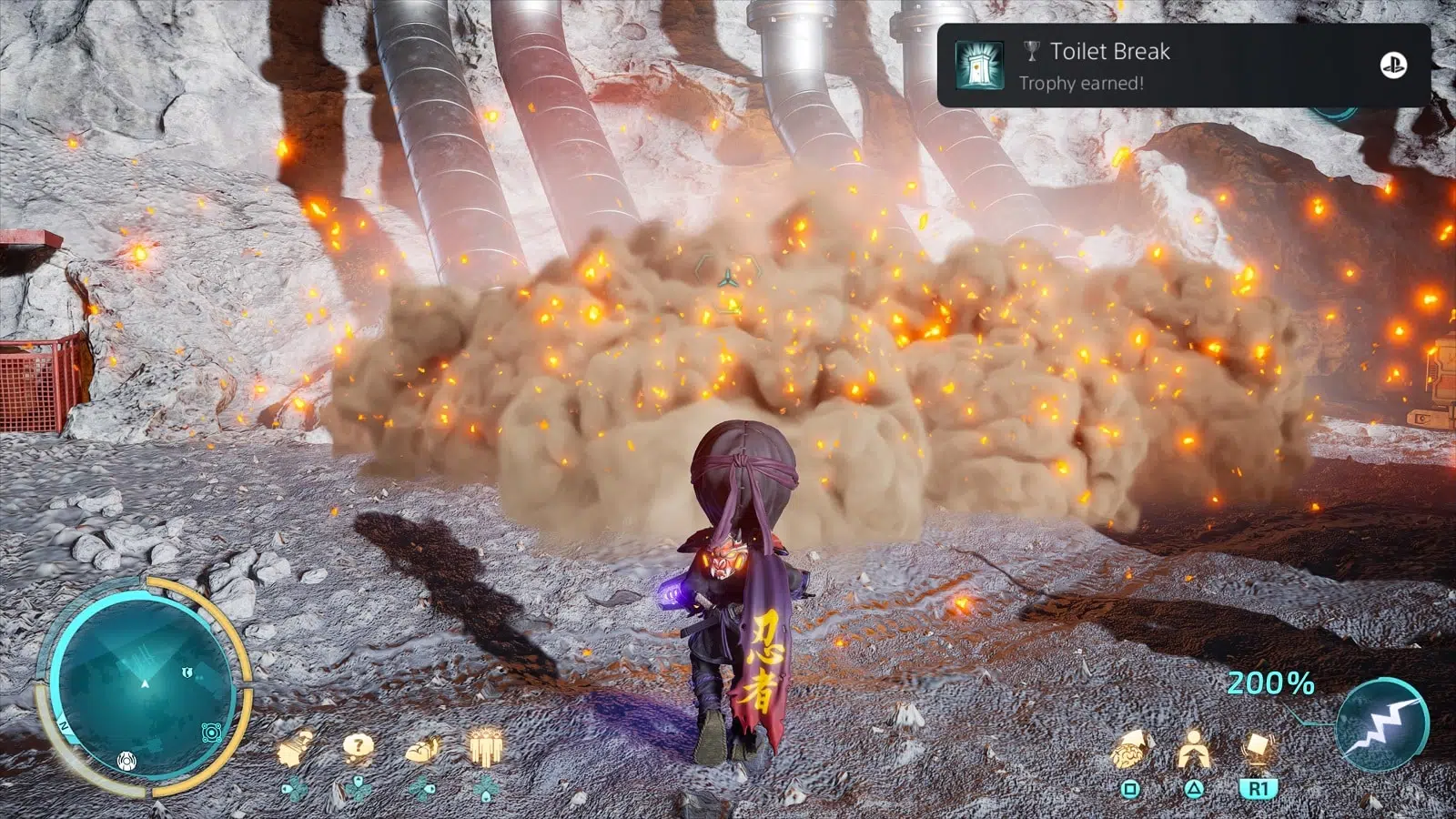Select the shield marker on the minimap
The width and height of the screenshot is (1456, 819).
pyautogui.click(x=186, y=672)
